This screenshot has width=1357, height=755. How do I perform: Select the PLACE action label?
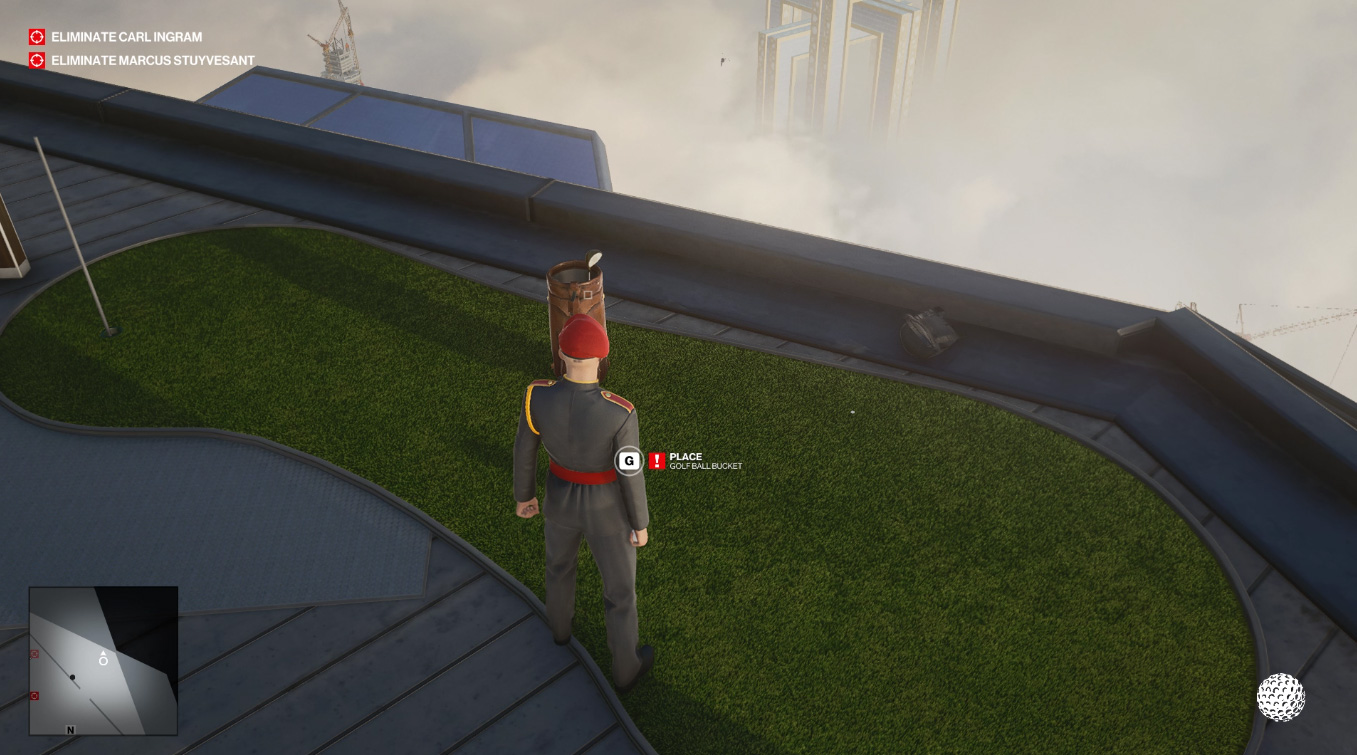coord(688,455)
